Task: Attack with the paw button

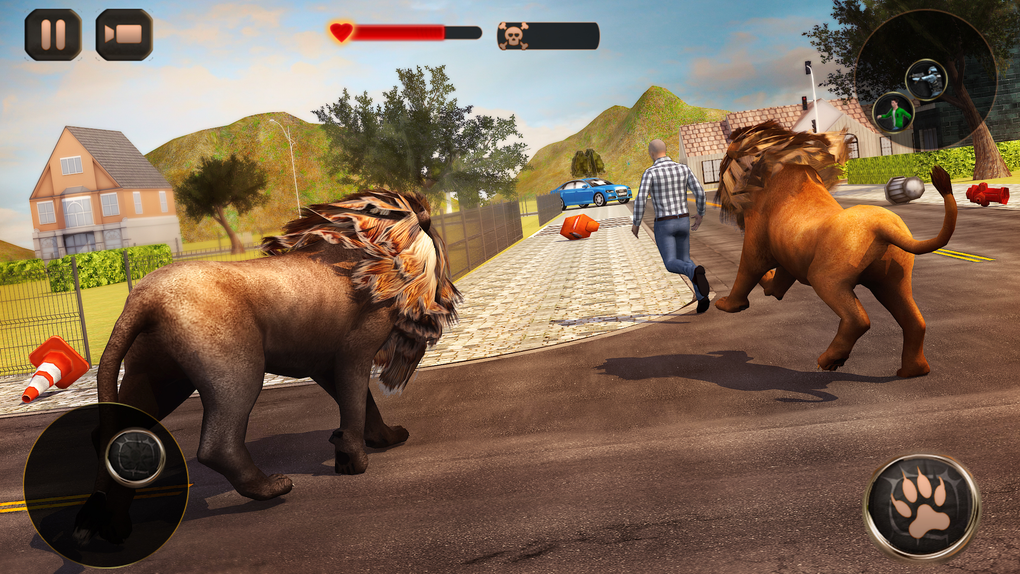Action: 921,506
